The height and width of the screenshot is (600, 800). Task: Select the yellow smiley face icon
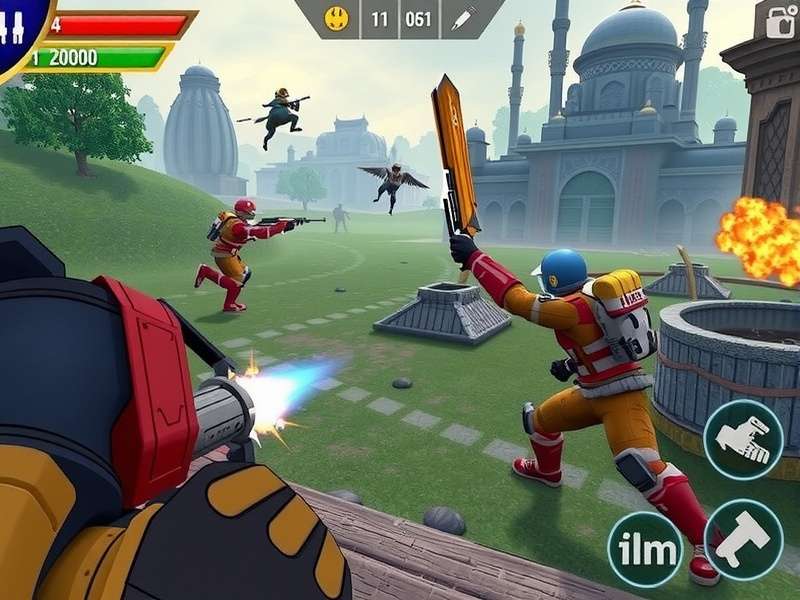pos(338,18)
